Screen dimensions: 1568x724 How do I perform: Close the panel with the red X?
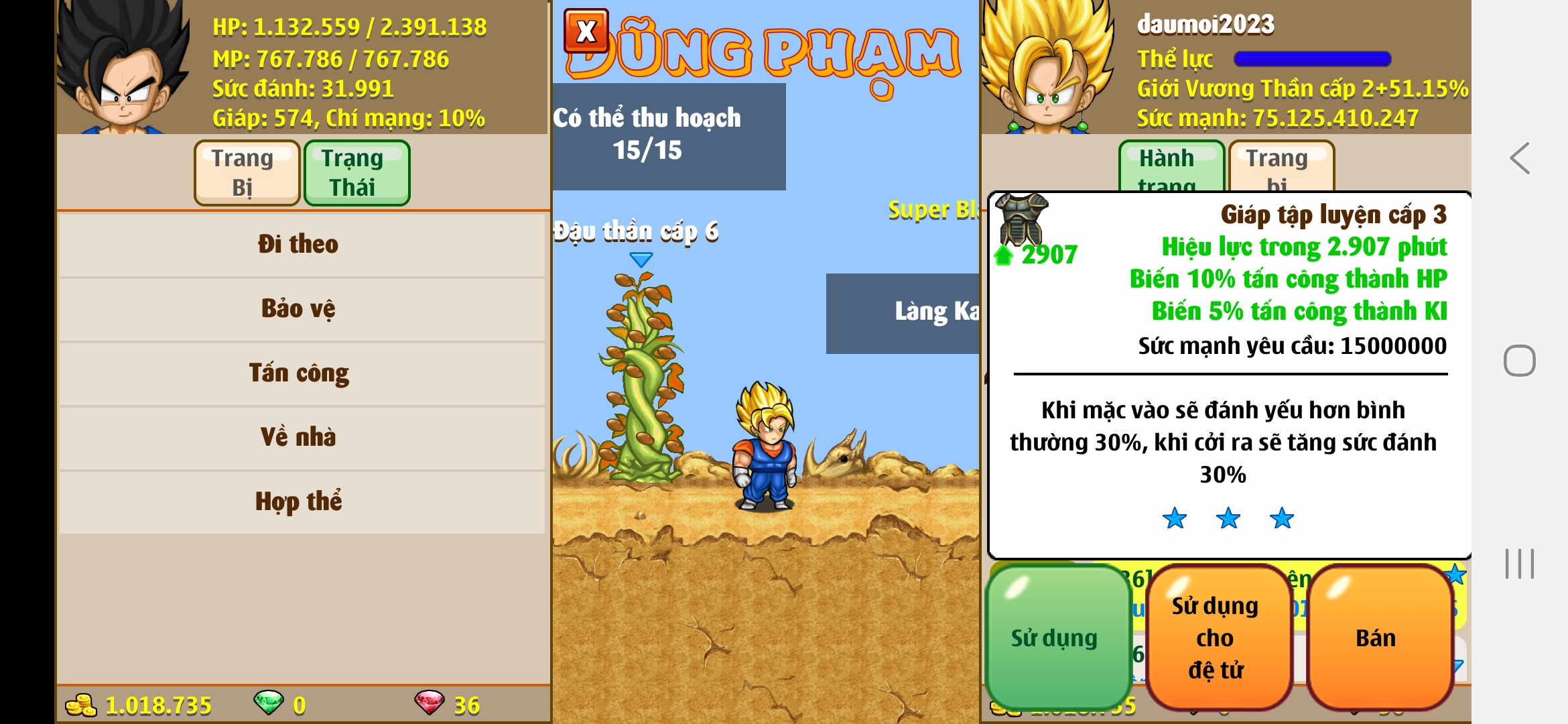(x=586, y=31)
